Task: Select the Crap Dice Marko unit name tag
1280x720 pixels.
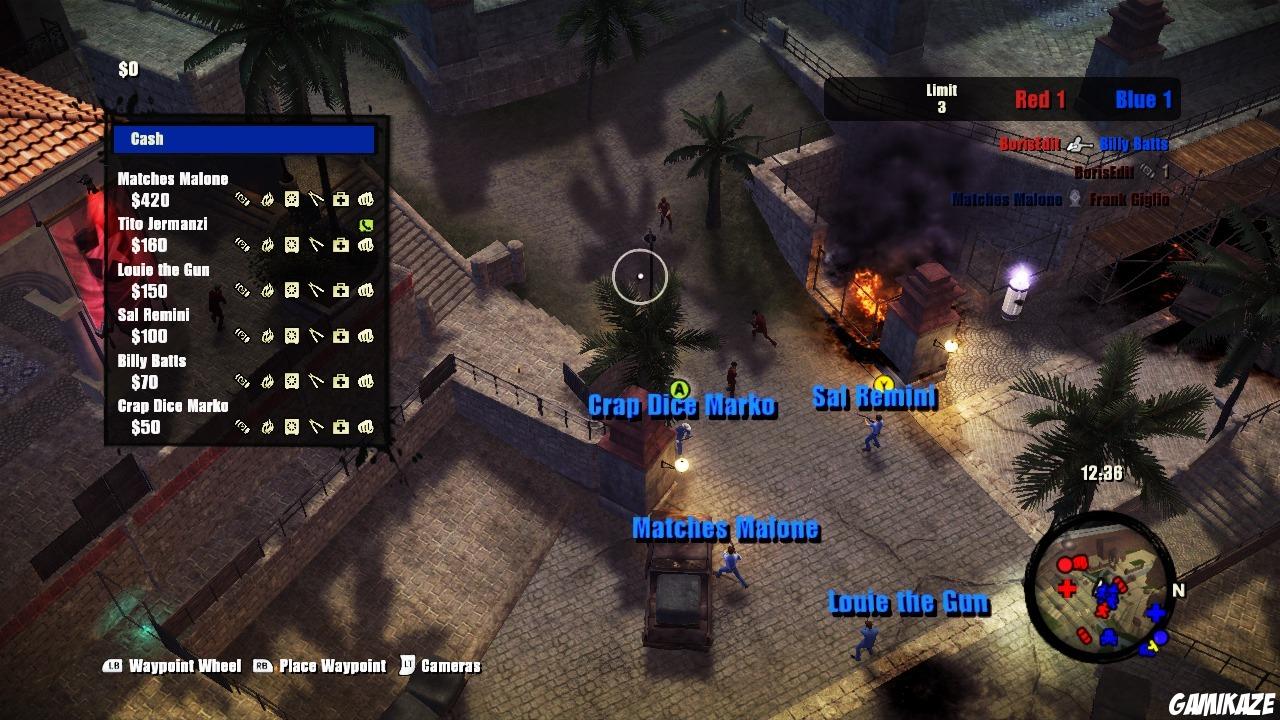Action: (x=681, y=406)
